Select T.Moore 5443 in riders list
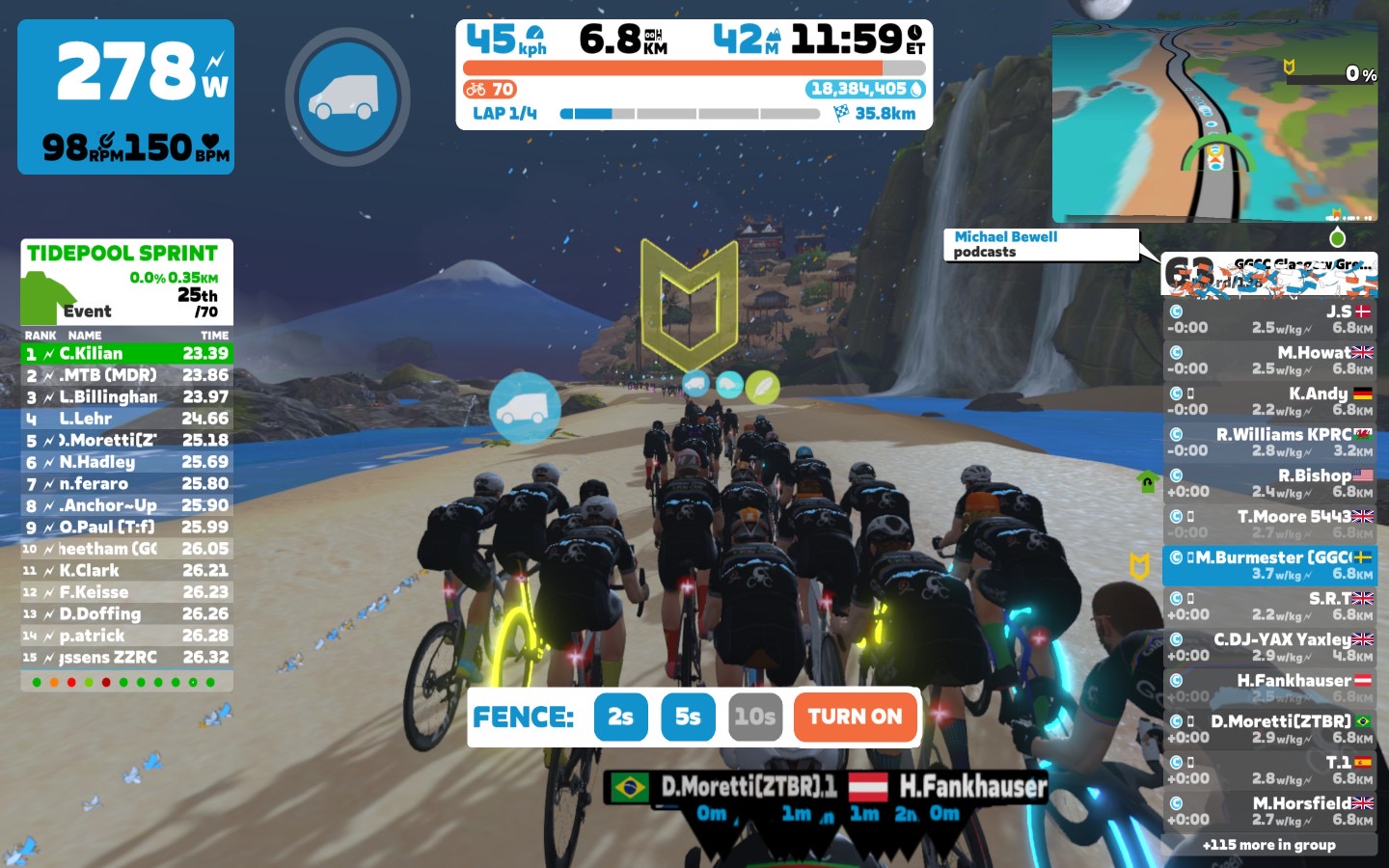This screenshot has height=868, width=1389. 1269,524
